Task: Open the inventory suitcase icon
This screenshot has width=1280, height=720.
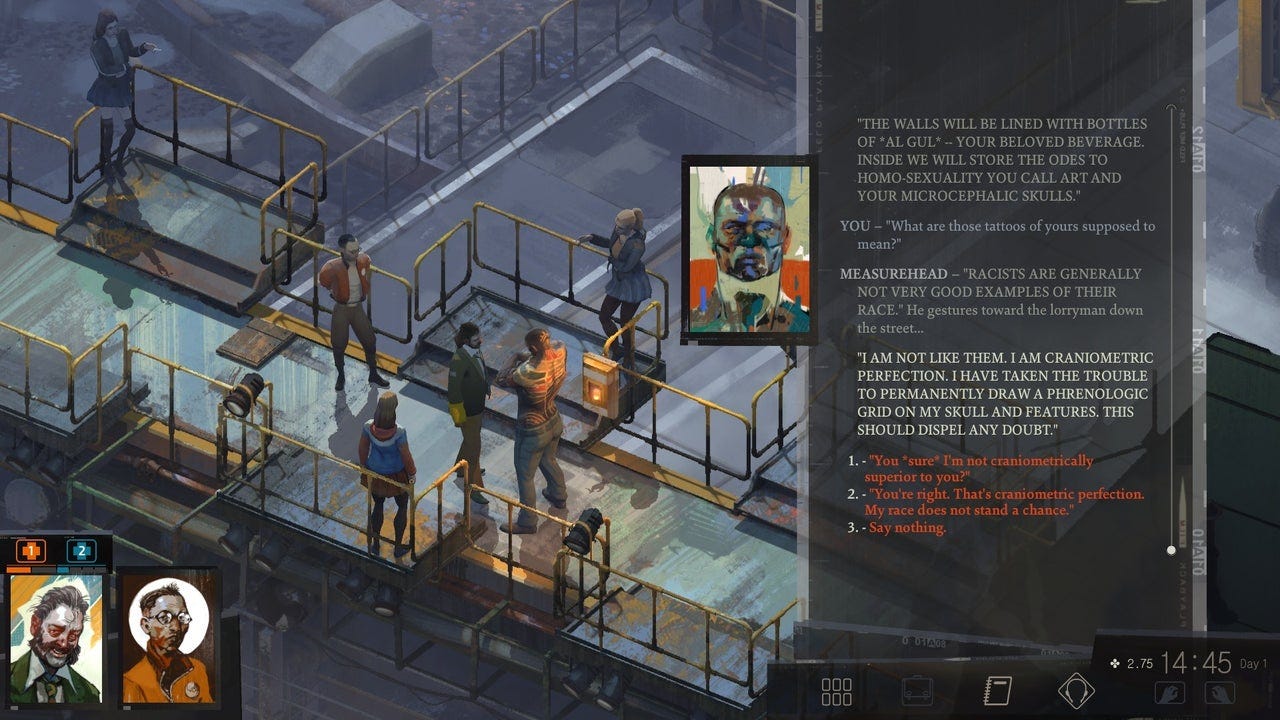Action: [917, 691]
